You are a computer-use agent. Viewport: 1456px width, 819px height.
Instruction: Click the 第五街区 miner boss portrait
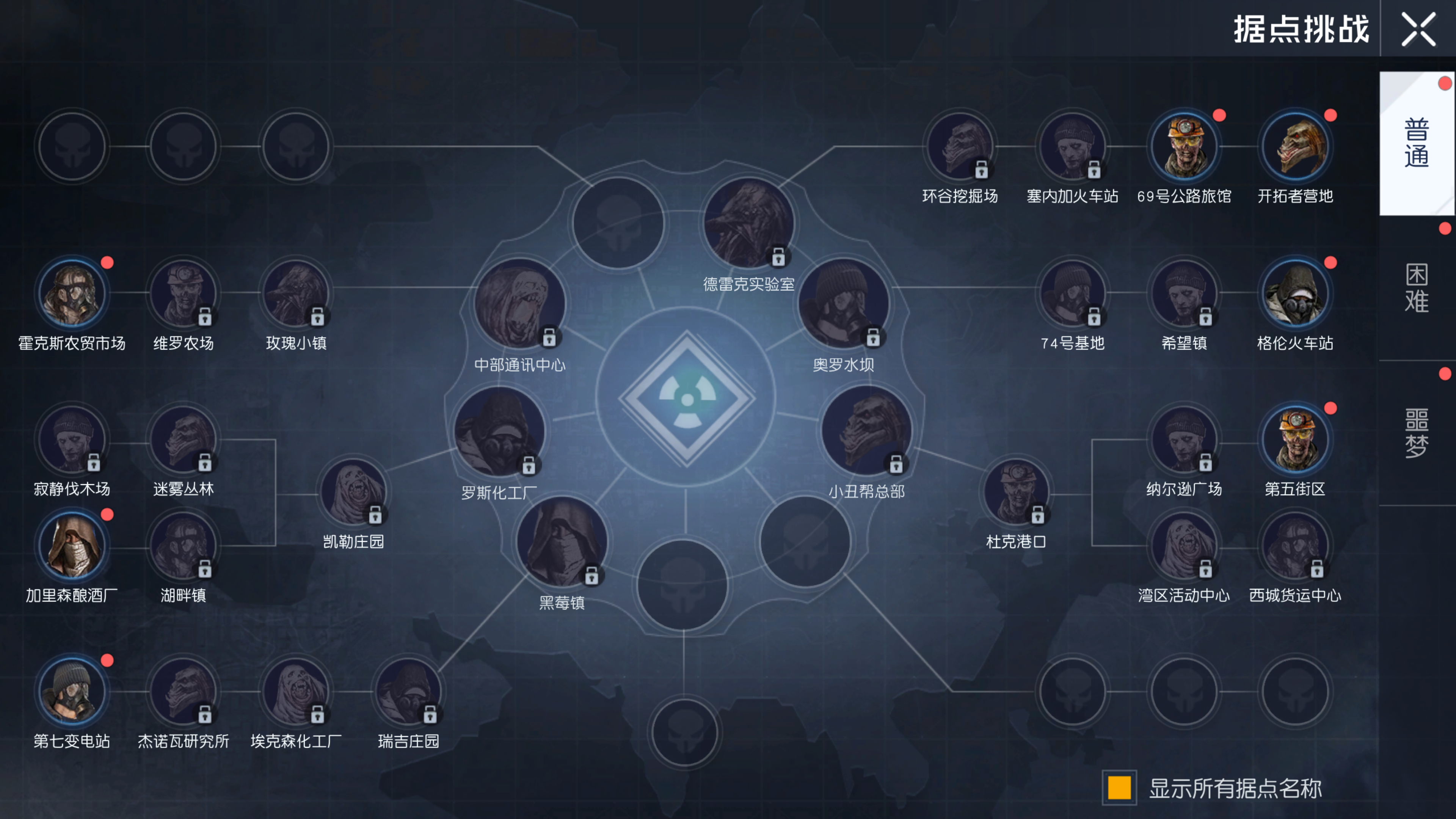(x=1297, y=439)
